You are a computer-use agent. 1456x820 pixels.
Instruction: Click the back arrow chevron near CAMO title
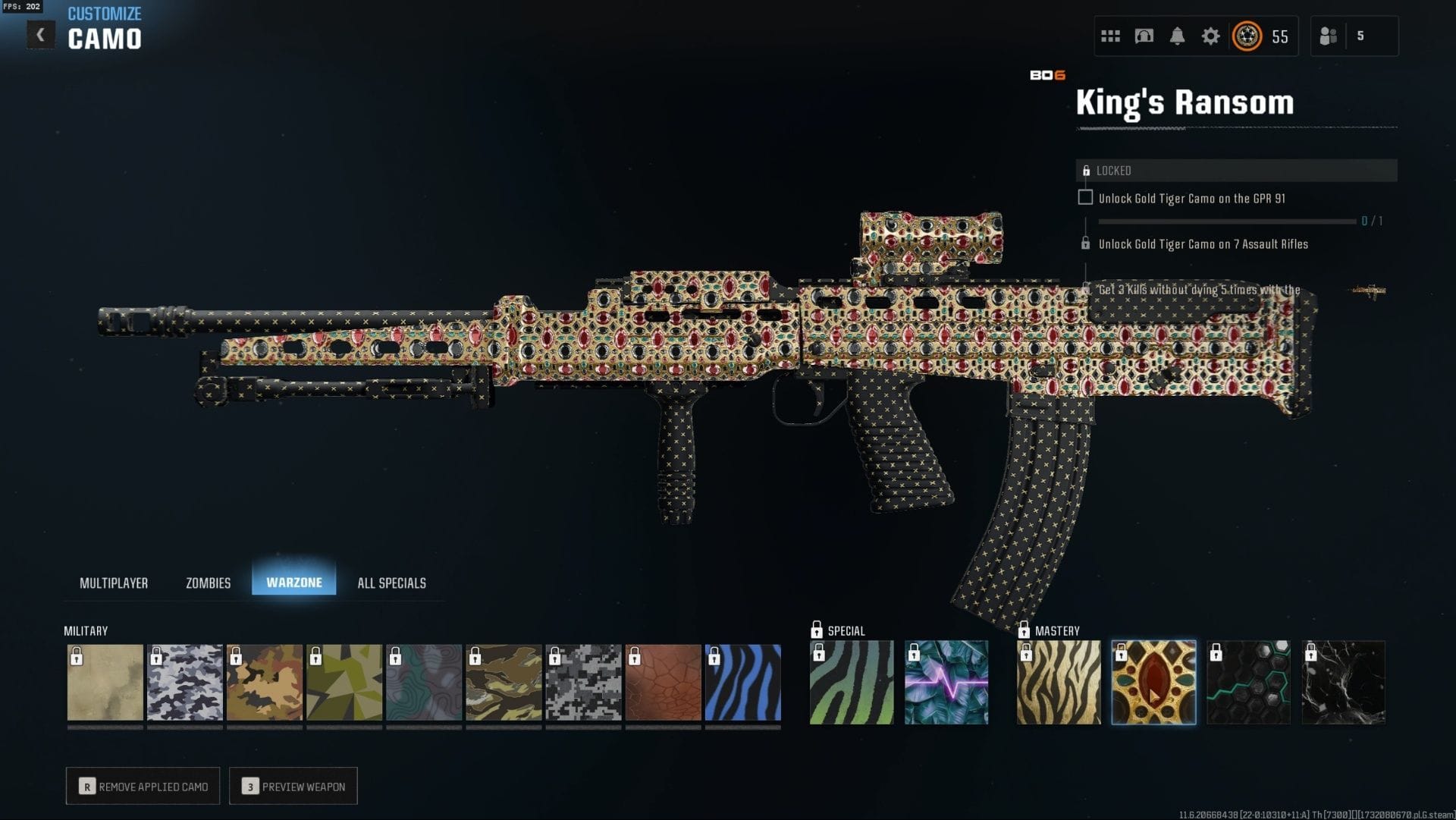[x=39, y=33]
